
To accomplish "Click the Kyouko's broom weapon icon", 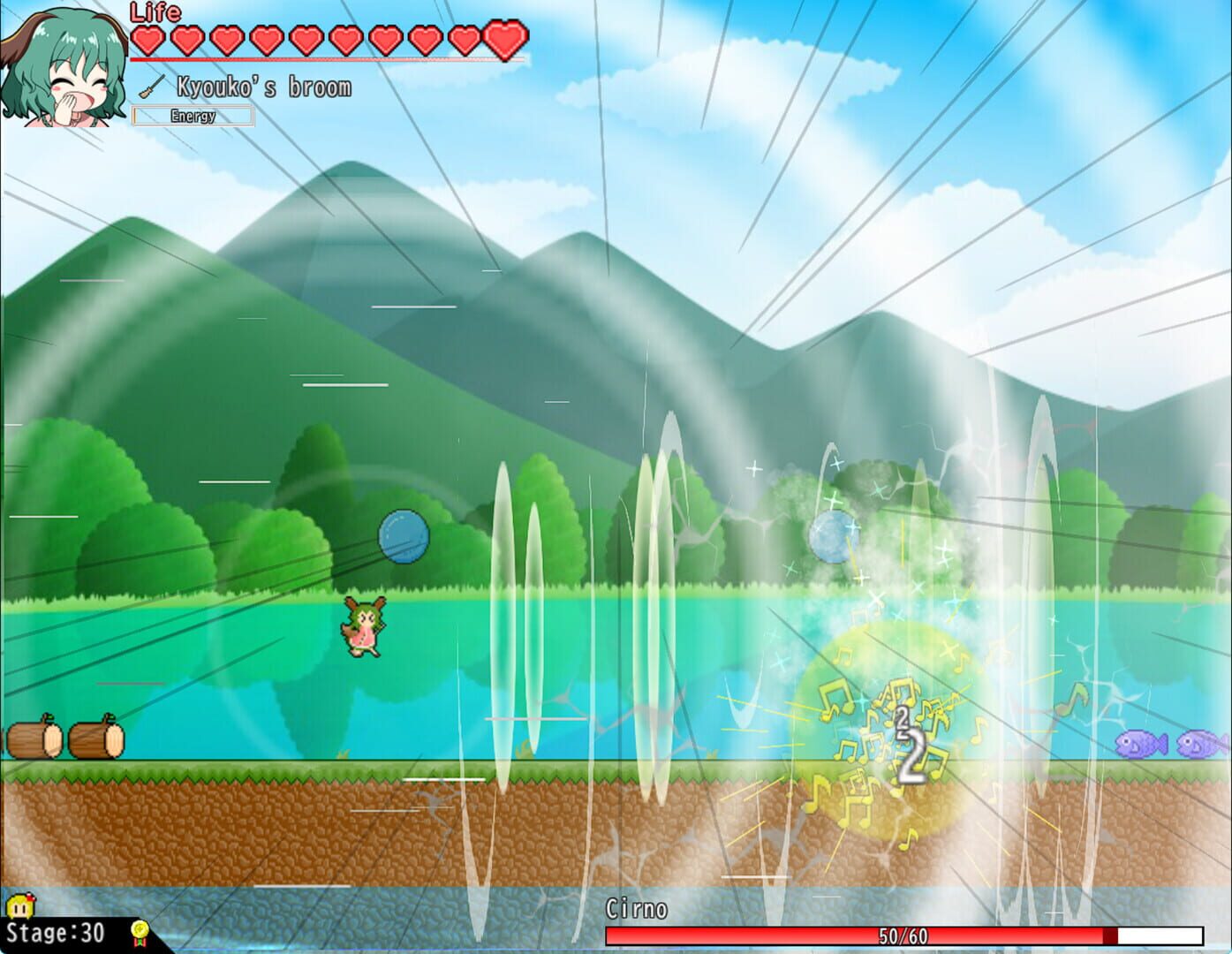I will (x=153, y=85).
